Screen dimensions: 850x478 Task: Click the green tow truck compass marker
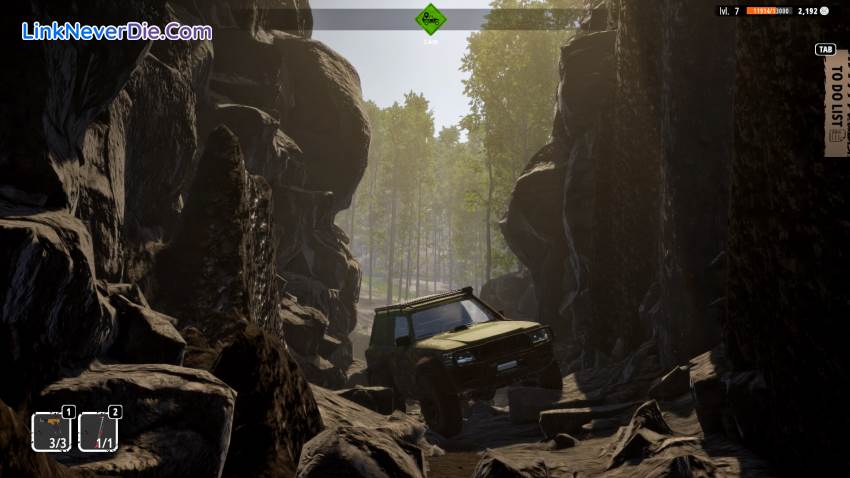pyautogui.click(x=431, y=18)
